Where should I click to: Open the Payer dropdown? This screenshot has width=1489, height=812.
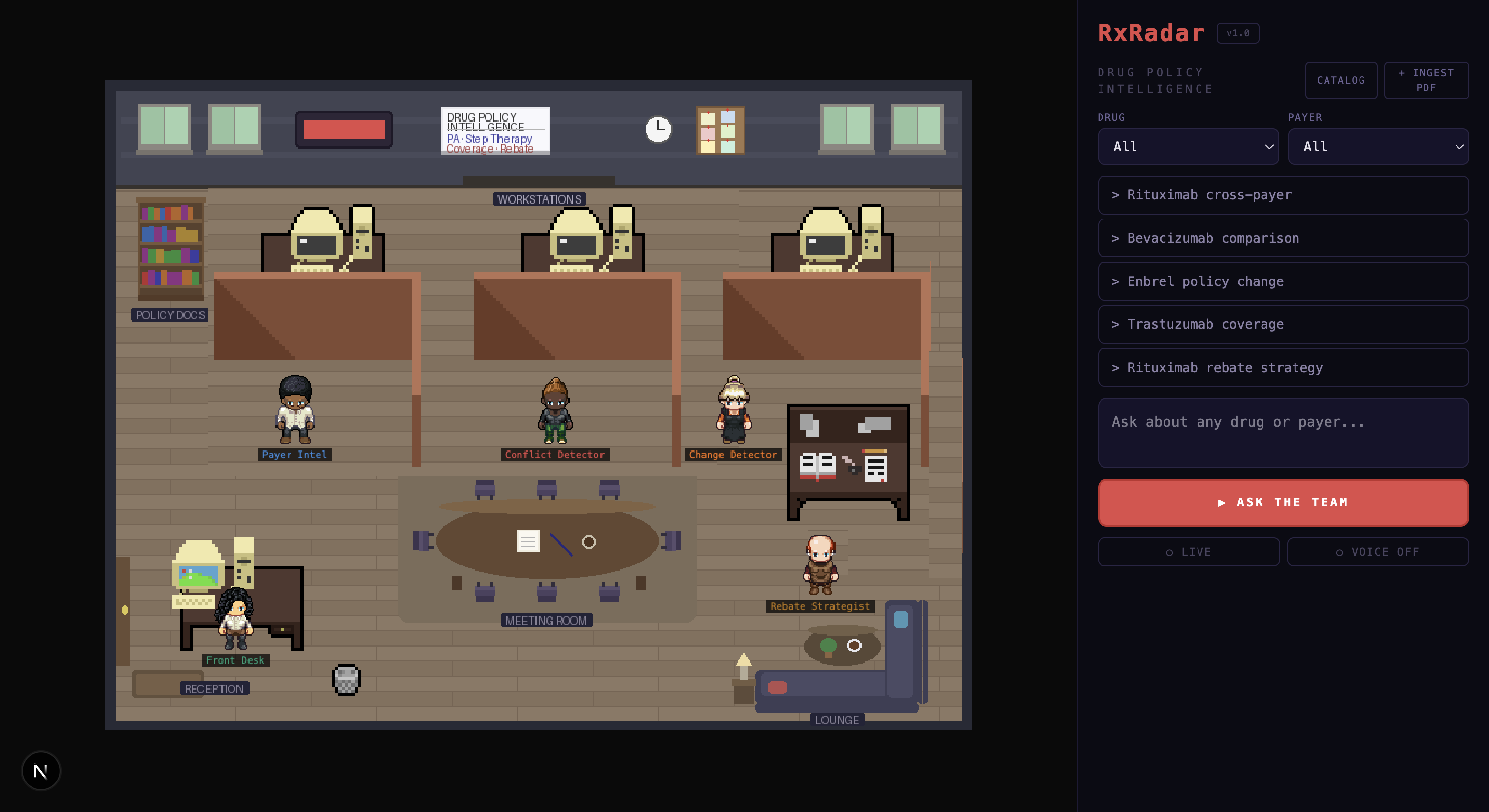pos(1377,147)
